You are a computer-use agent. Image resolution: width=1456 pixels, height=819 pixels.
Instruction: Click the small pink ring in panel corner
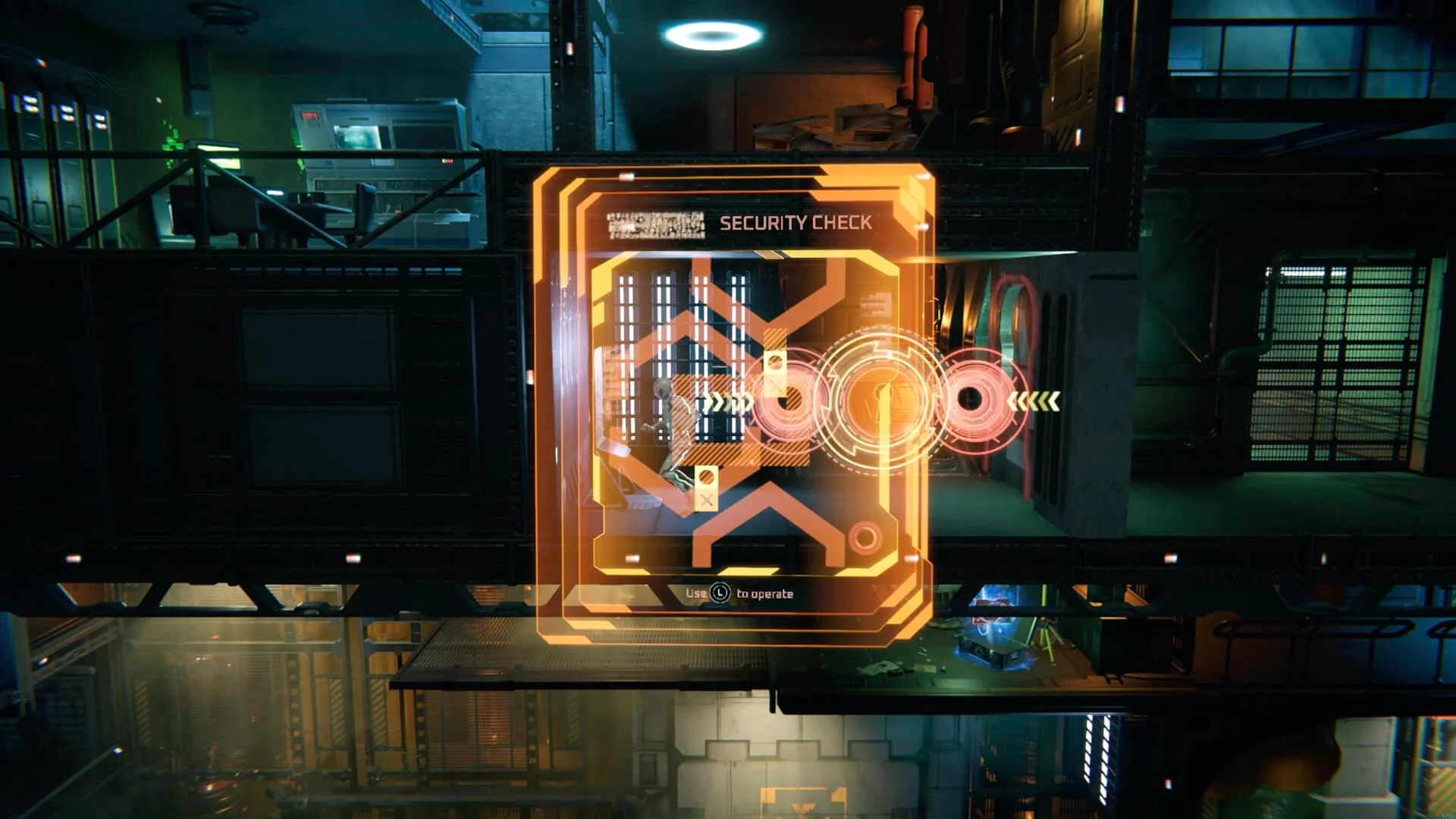click(864, 538)
